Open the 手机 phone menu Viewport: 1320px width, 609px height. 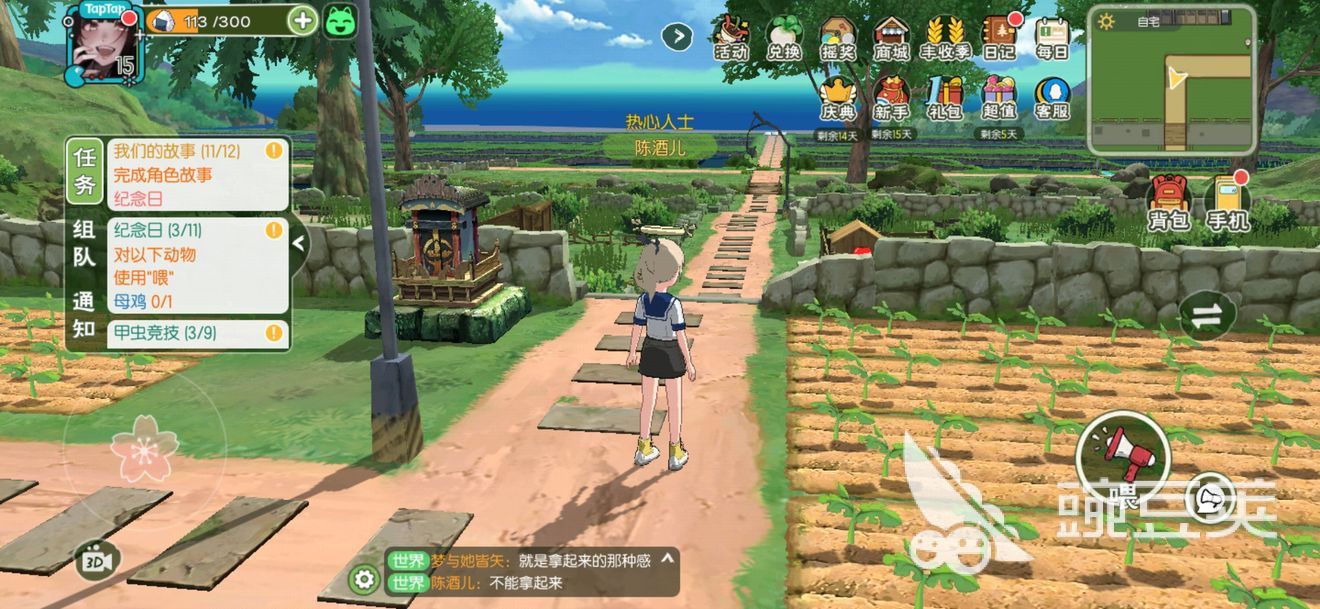[1227, 203]
